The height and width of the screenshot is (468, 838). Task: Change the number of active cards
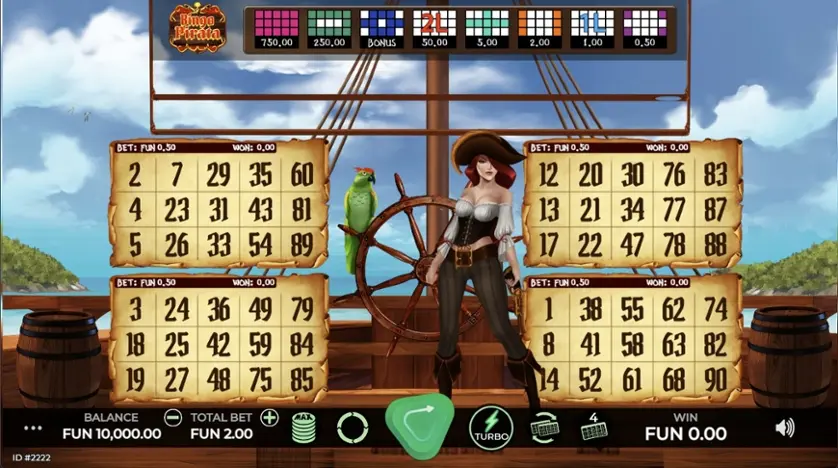coord(593,428)
